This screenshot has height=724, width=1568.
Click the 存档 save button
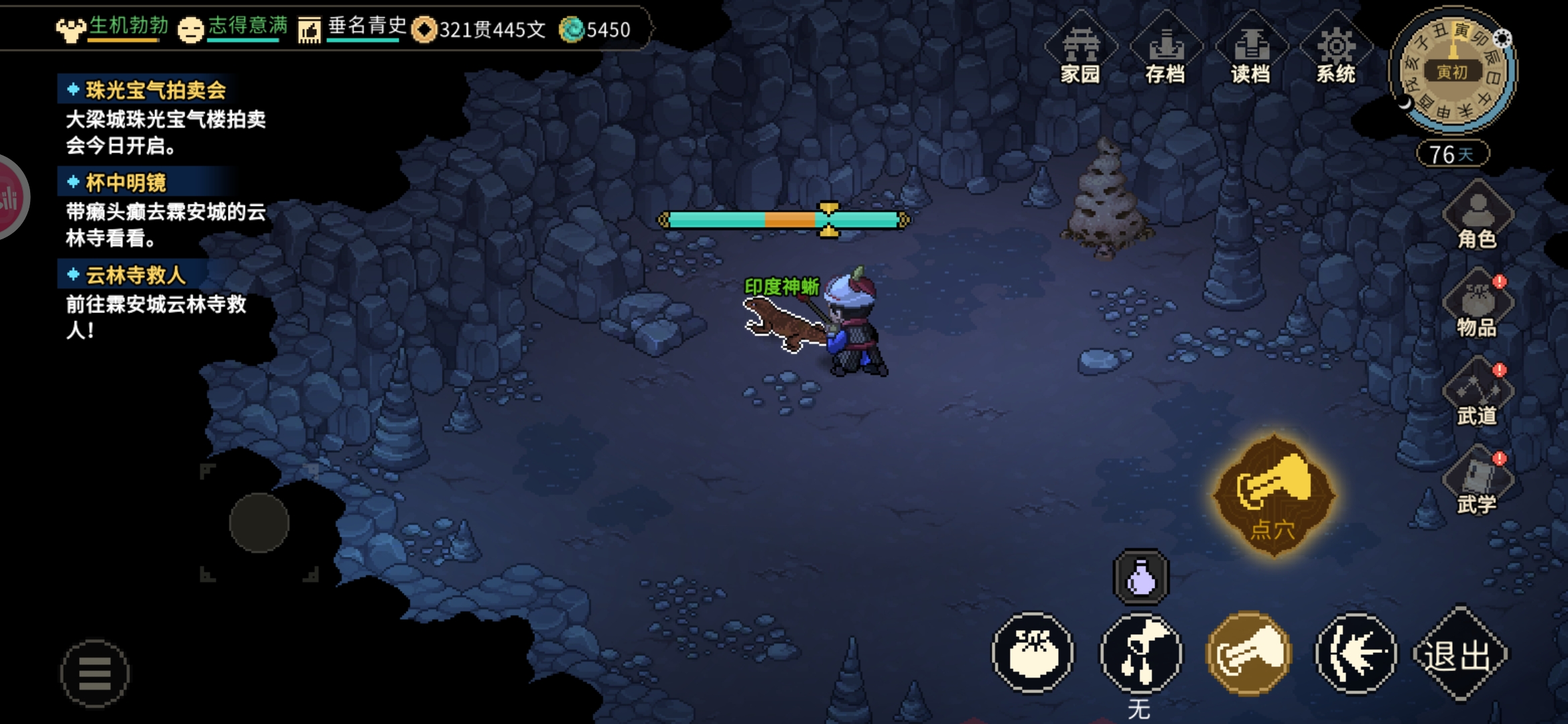pos(1165,54)
